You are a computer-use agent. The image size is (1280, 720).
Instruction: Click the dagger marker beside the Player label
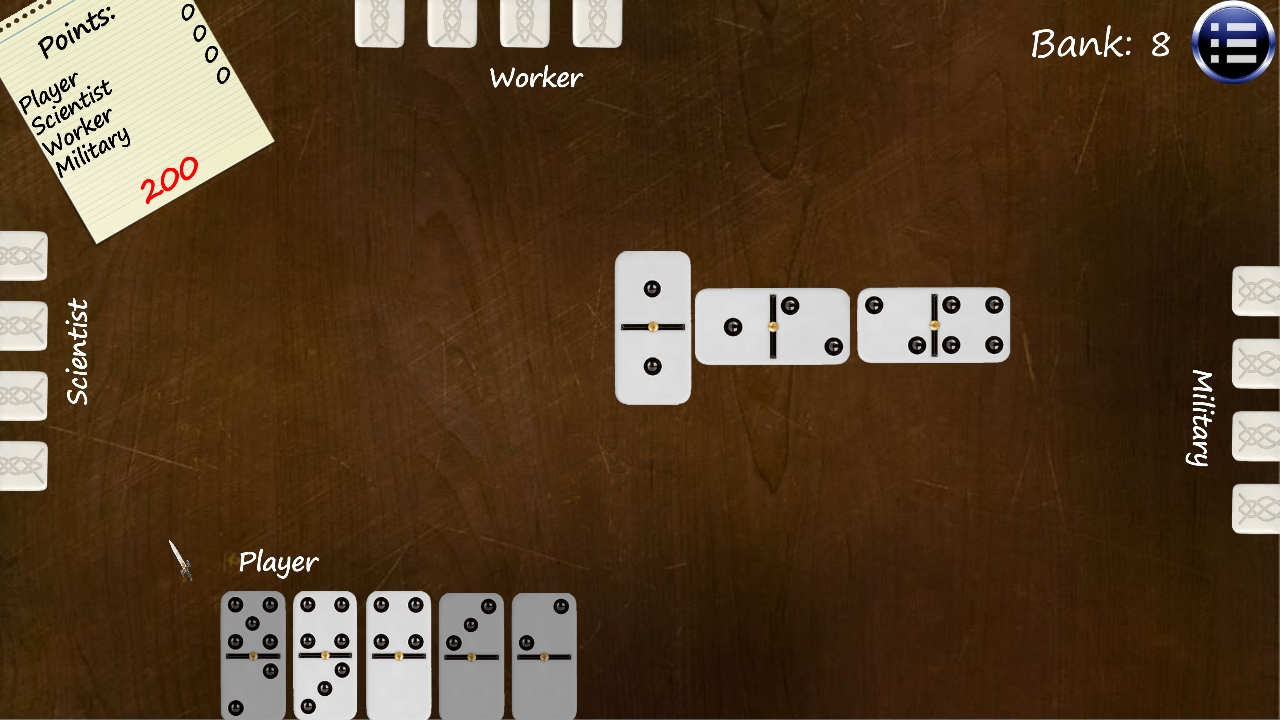pos(182,562)
